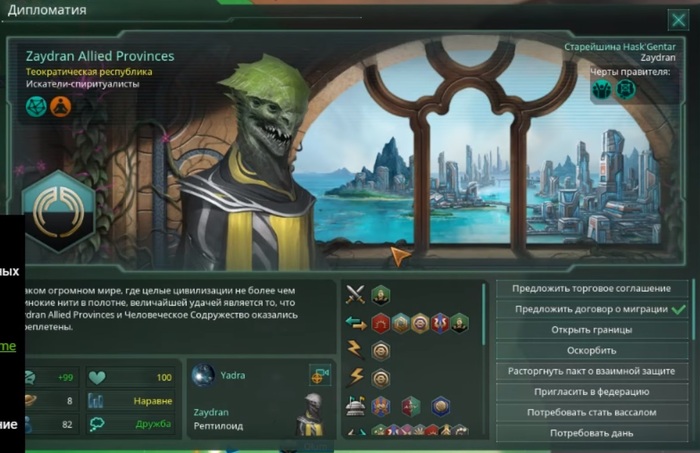
Task: Click the Открыть границы button
Action: click(591, 330)
